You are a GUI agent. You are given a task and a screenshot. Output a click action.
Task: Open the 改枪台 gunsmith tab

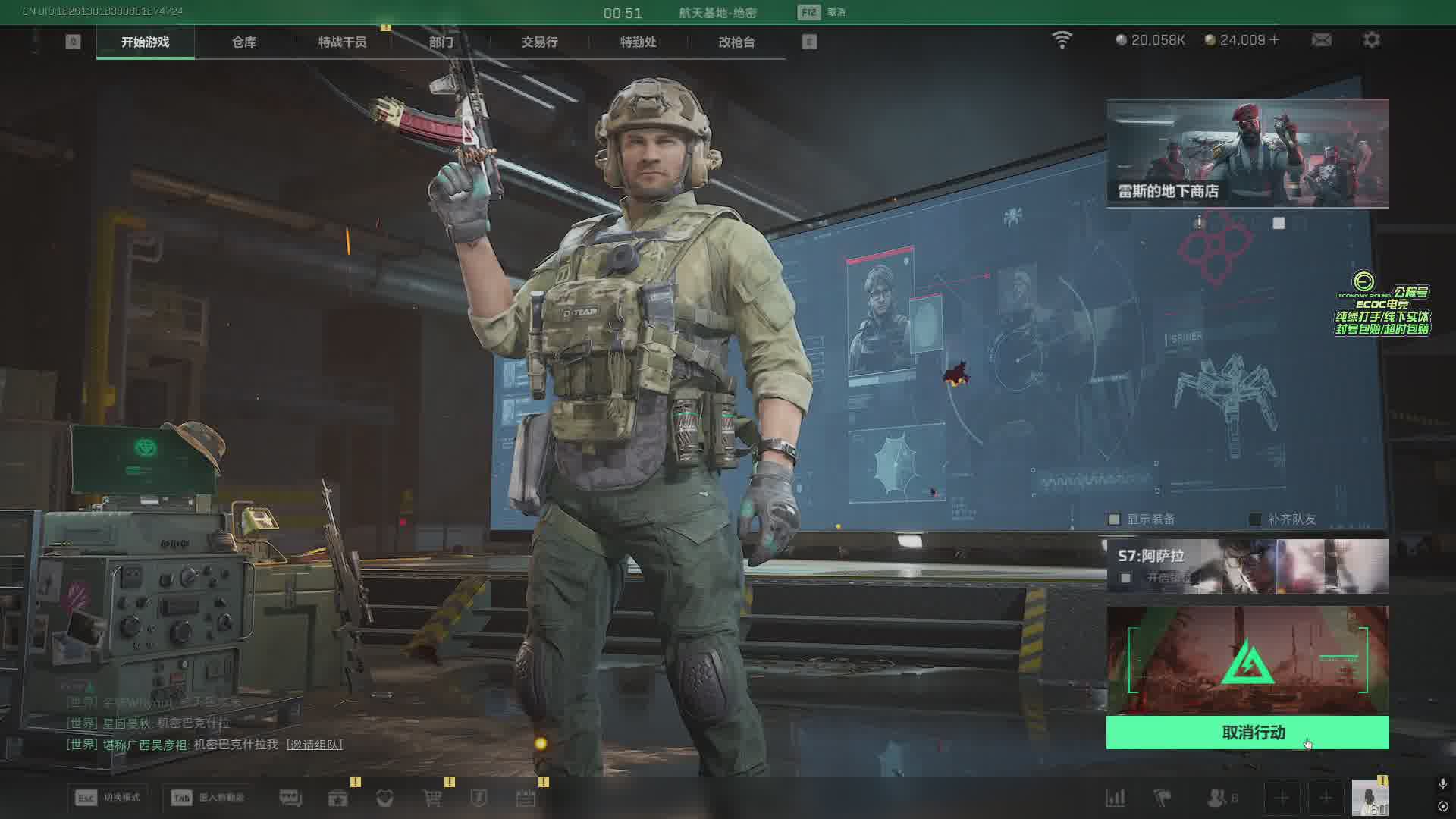tap(736, 42)
